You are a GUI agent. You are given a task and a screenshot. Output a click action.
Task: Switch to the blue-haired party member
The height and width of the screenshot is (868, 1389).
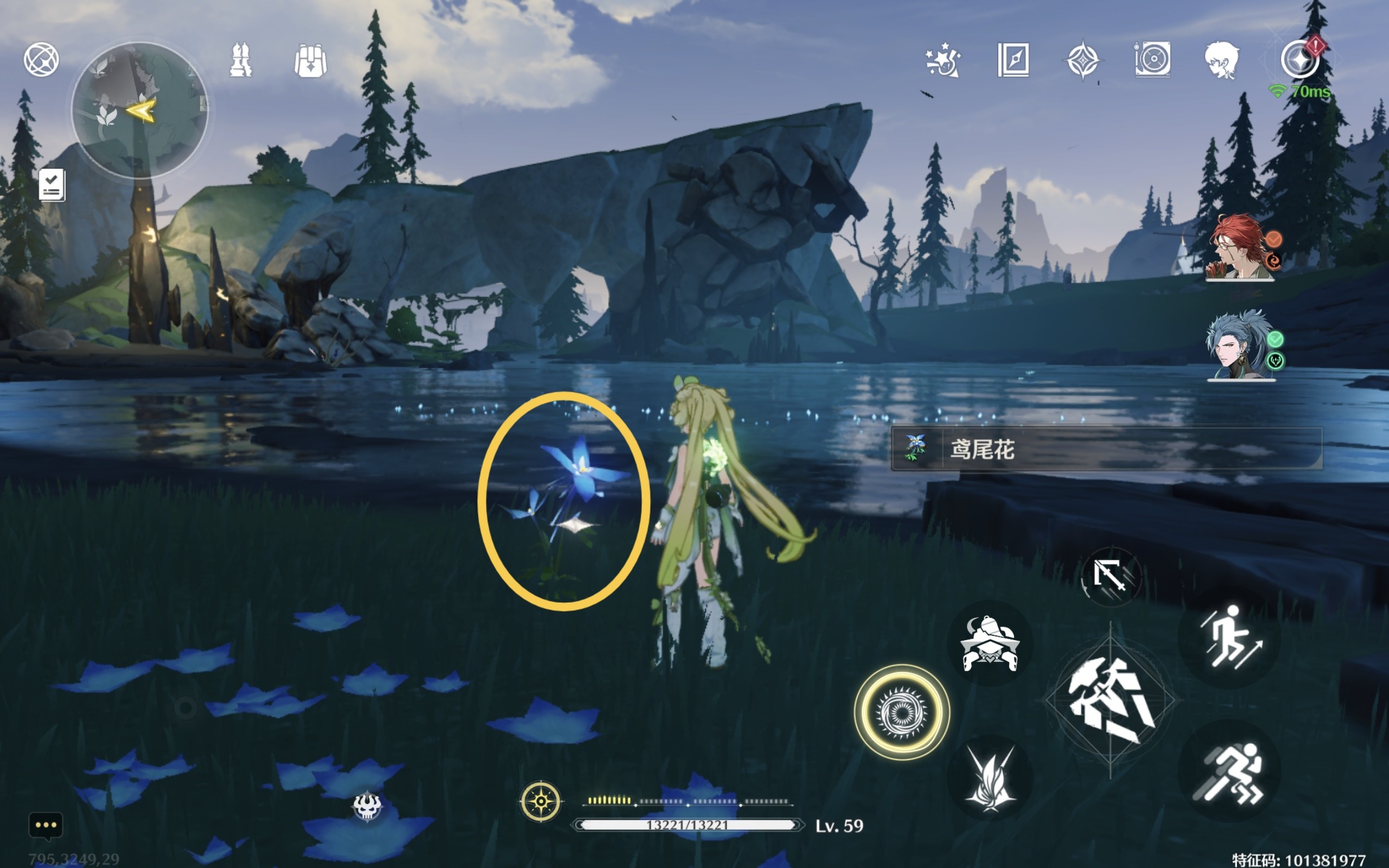(1240, 346)
